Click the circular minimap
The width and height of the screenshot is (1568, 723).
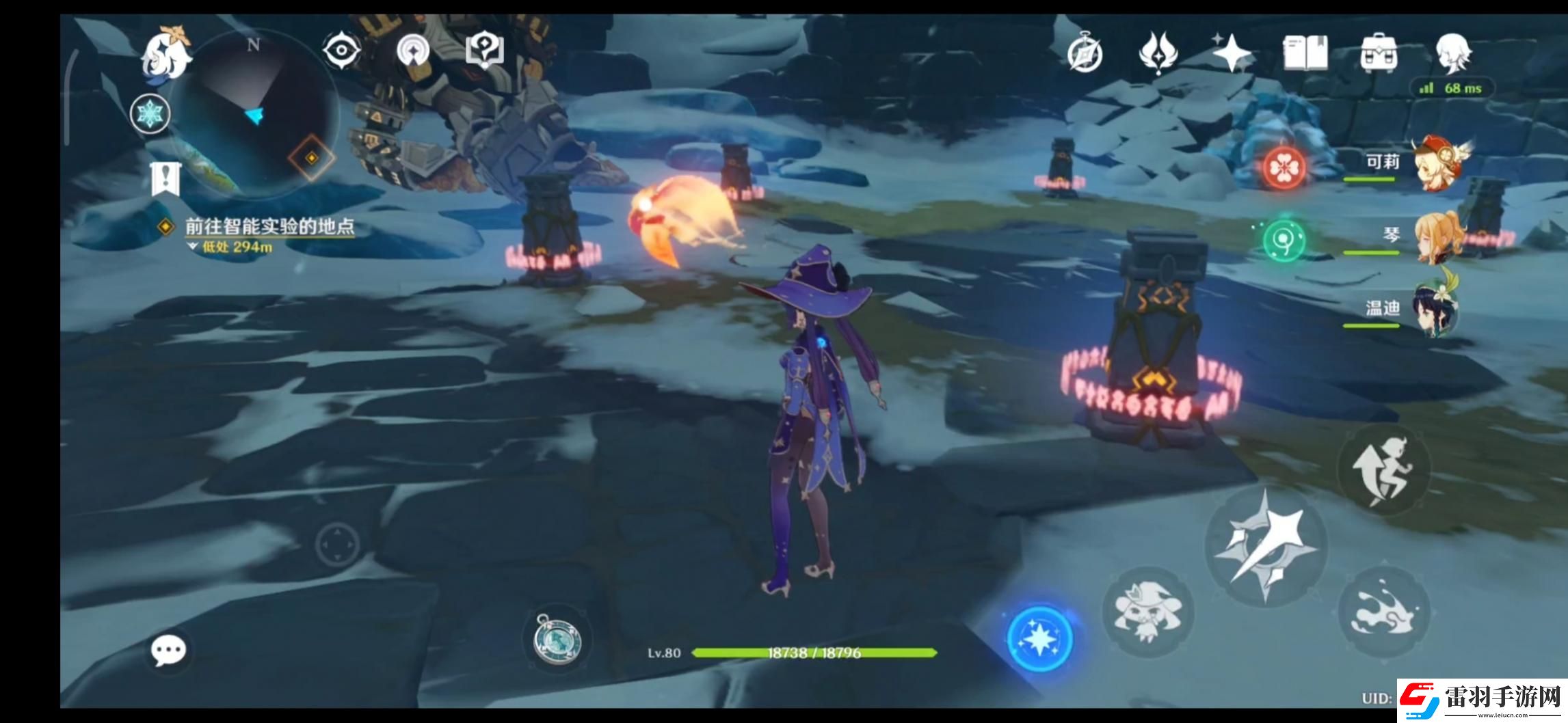253,113
